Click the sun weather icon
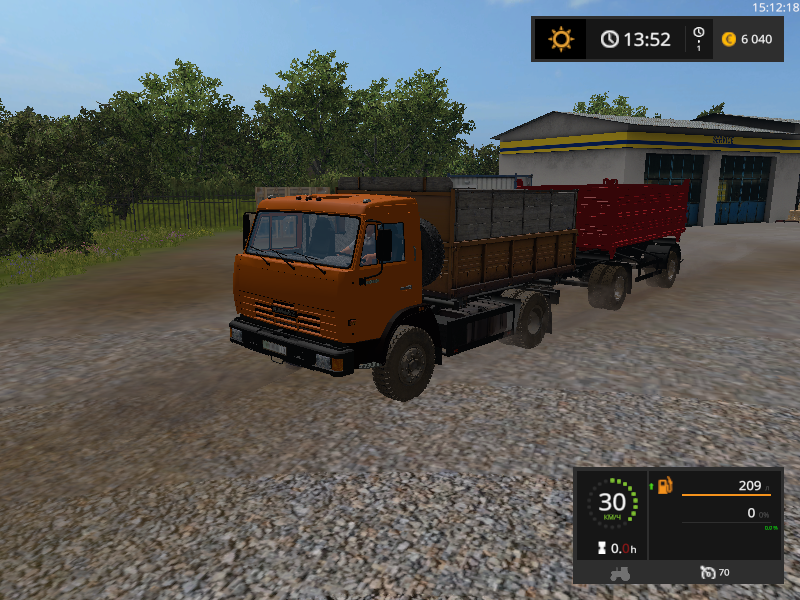This screenshot has height=600, width=800. tap(561, 39)
